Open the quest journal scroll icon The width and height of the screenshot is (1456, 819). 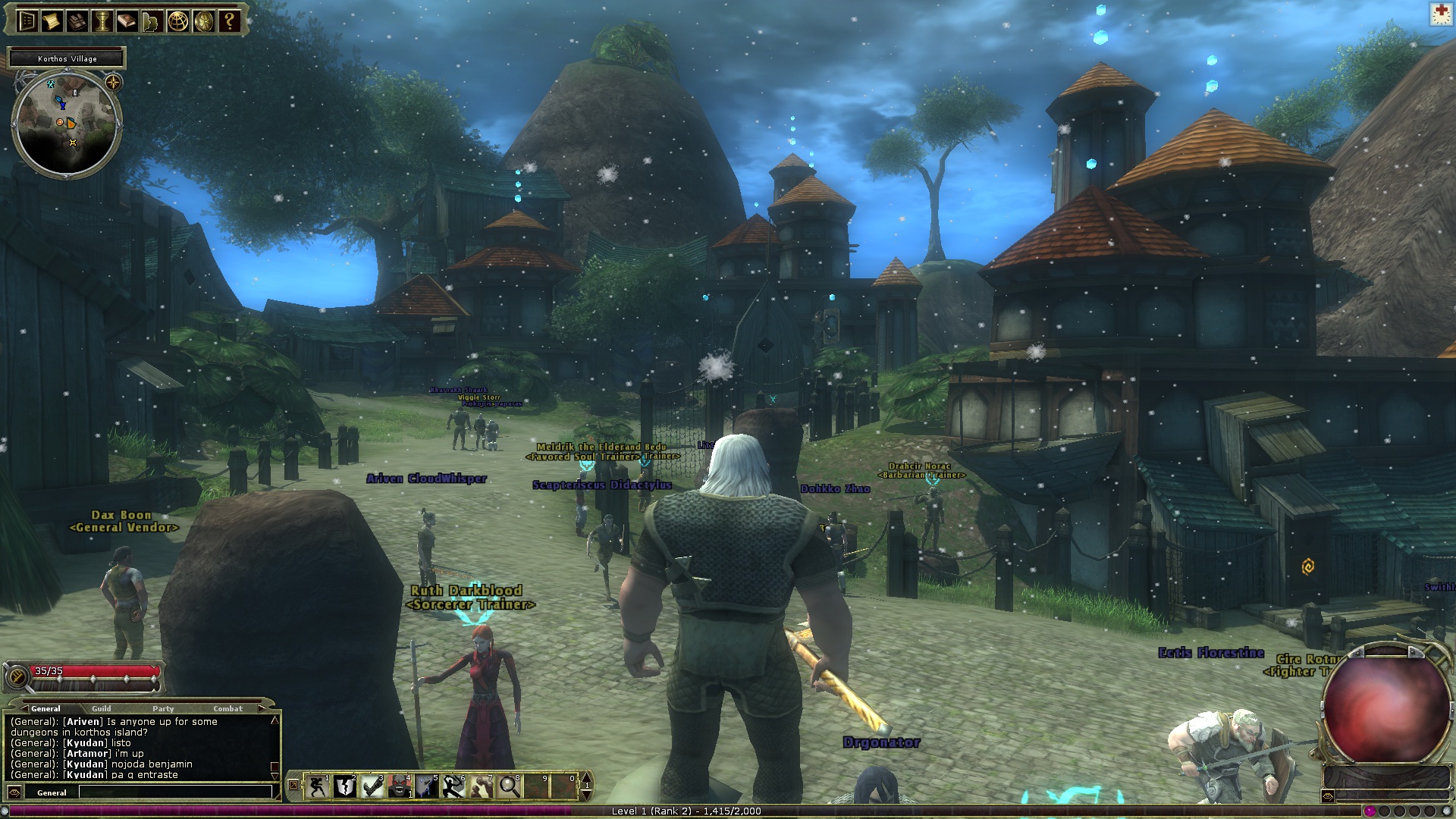[52, 20]
